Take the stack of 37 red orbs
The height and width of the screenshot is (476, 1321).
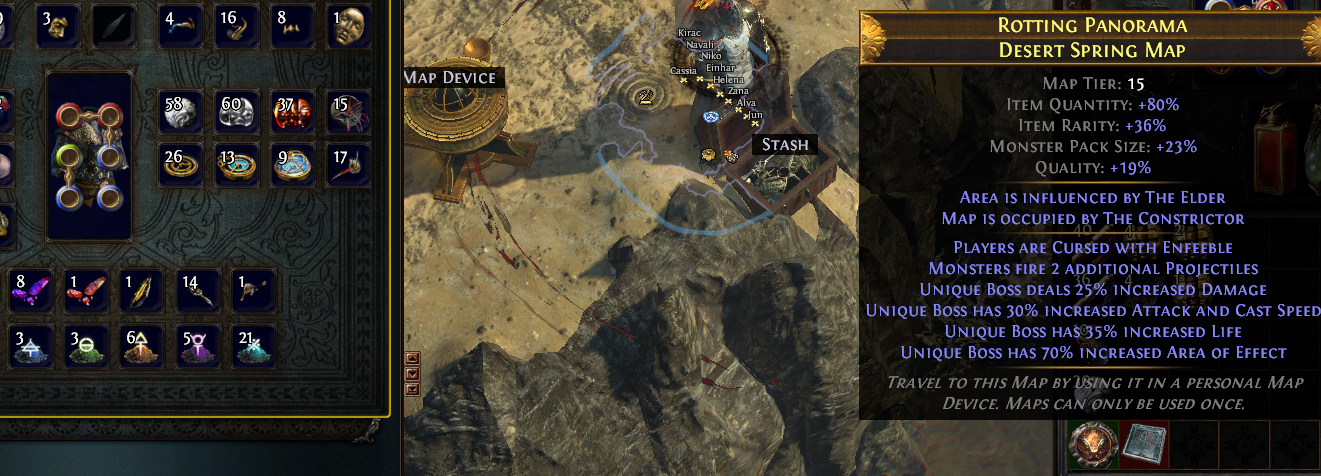point(293,112)
